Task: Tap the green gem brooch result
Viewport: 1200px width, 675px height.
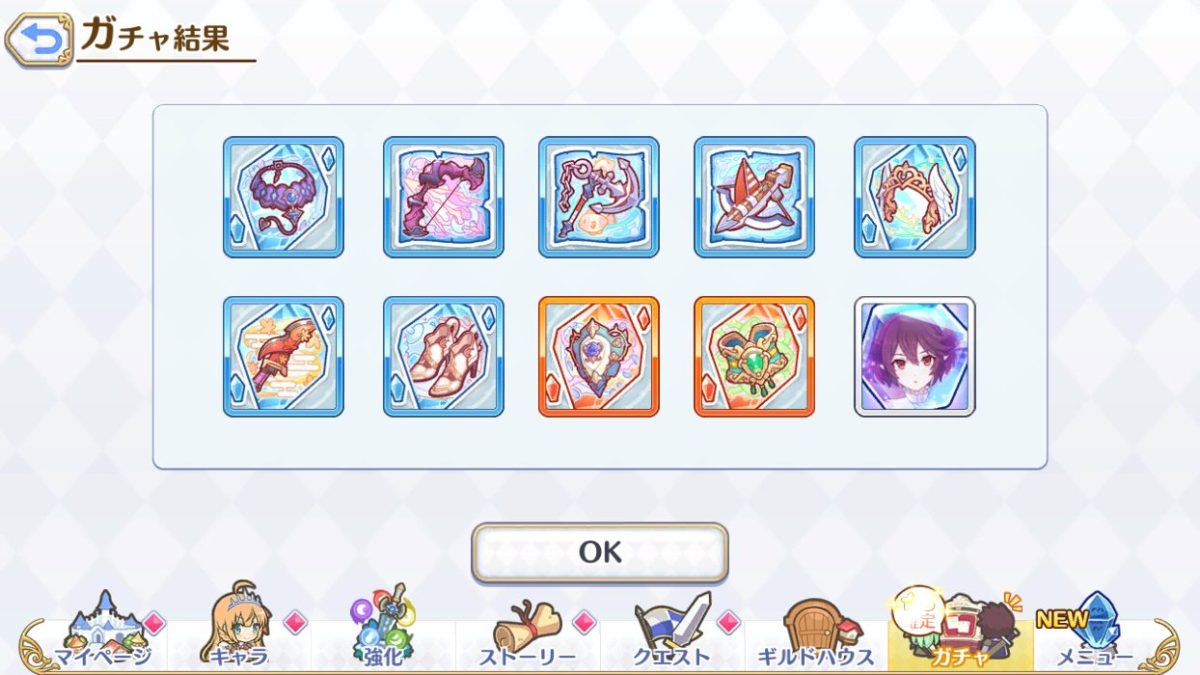Action: pyautogui.click(x=754, y=356)
